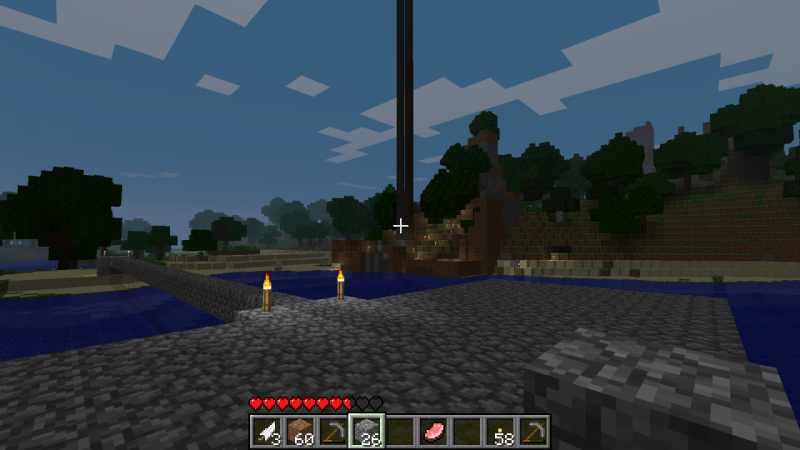Select the pickaxe with red durability bar
Image resolution: width=800 pixels, height=450 pixels.
tap(533, 431)
